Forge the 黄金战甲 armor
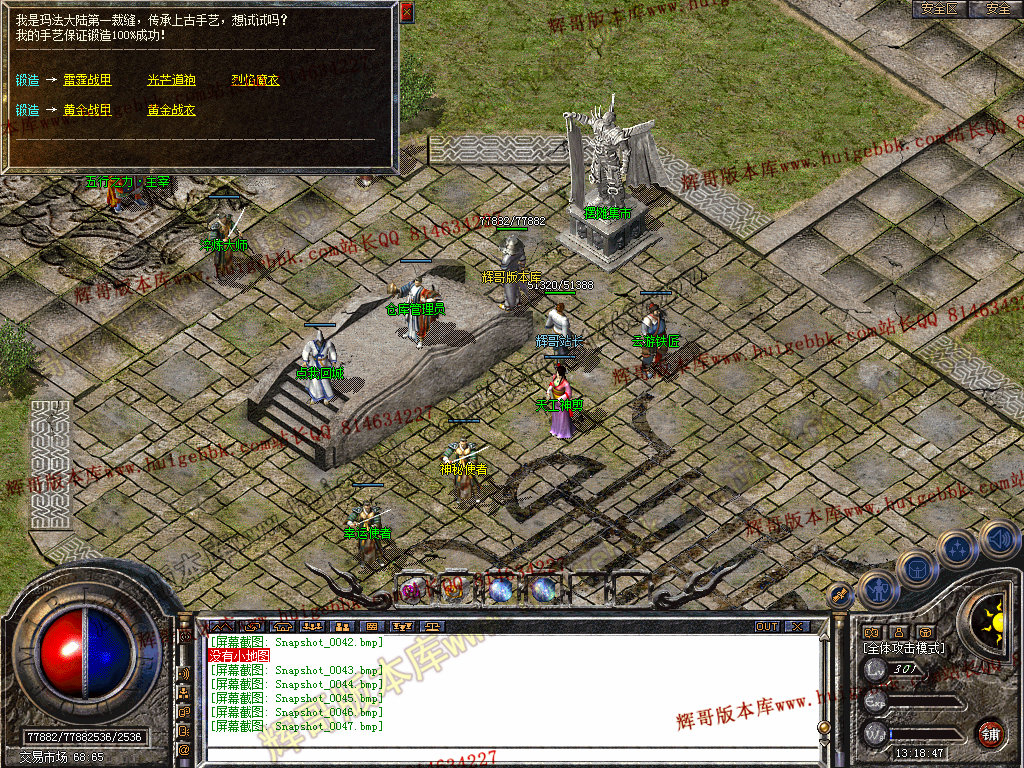1024x768 pixels. click(87, 110)
